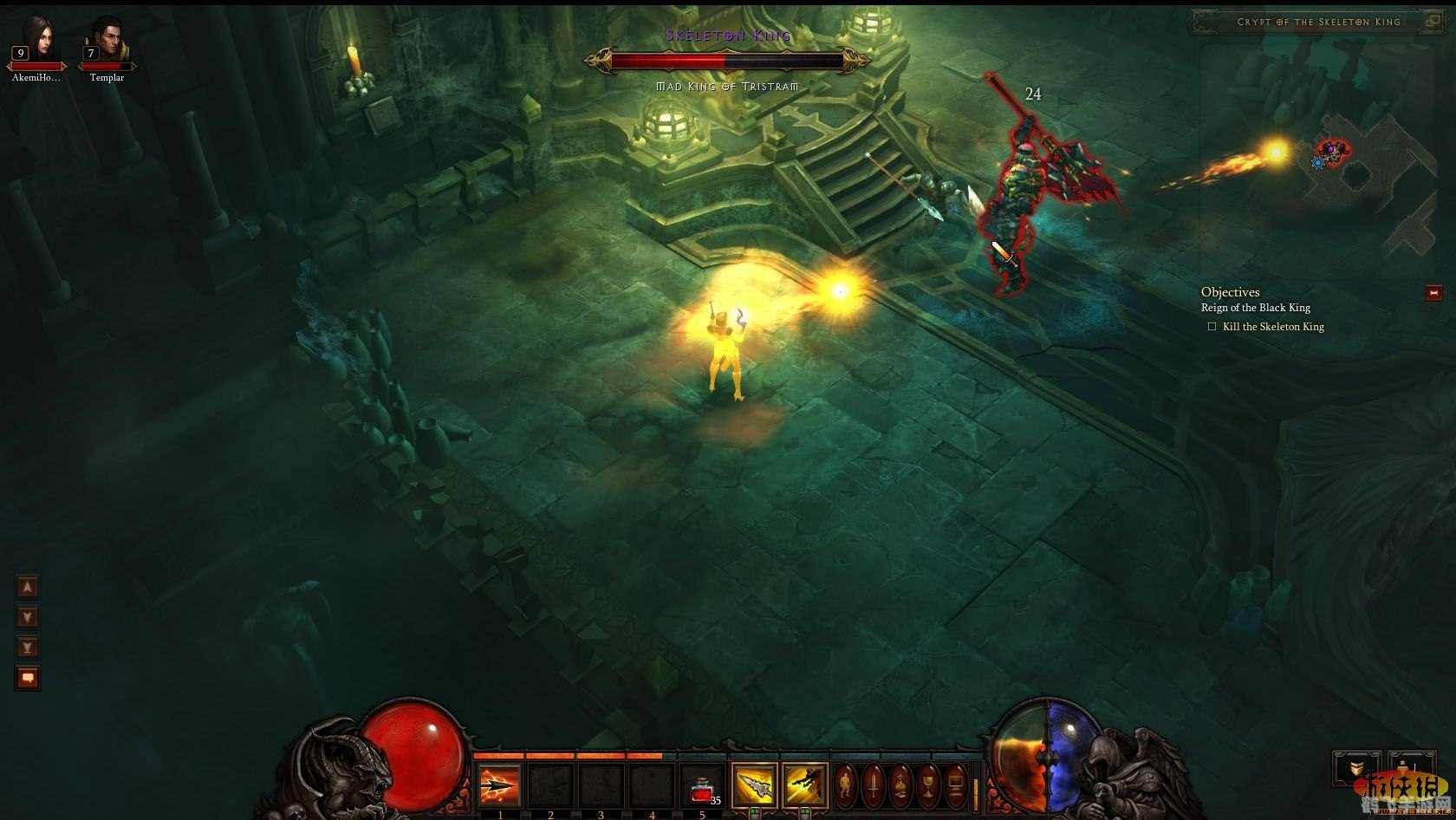Open the coin bag menu button
Screen dimensions: 1456x820
click(x=901, y=786)
